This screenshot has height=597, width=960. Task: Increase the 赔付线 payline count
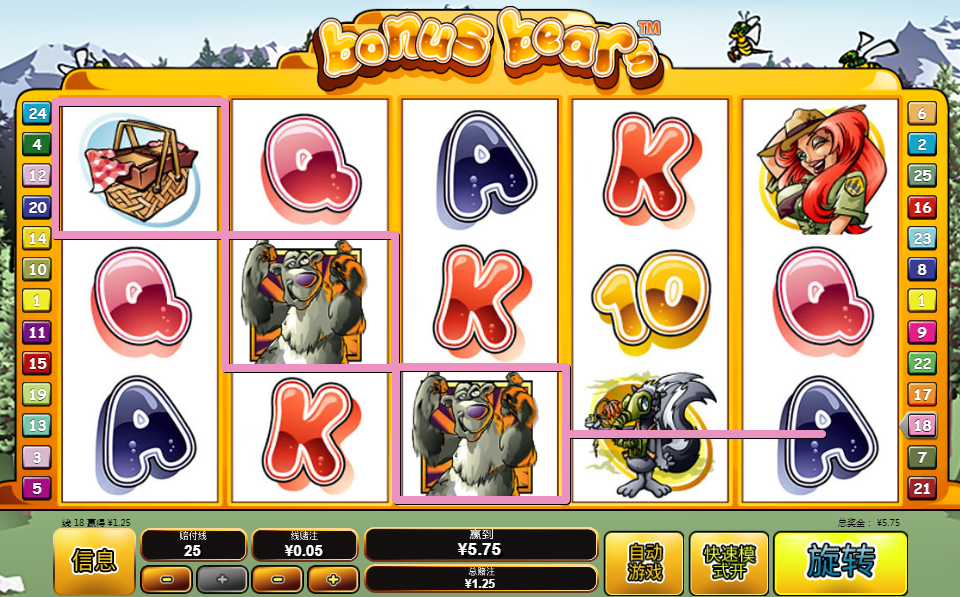point(221,579)
